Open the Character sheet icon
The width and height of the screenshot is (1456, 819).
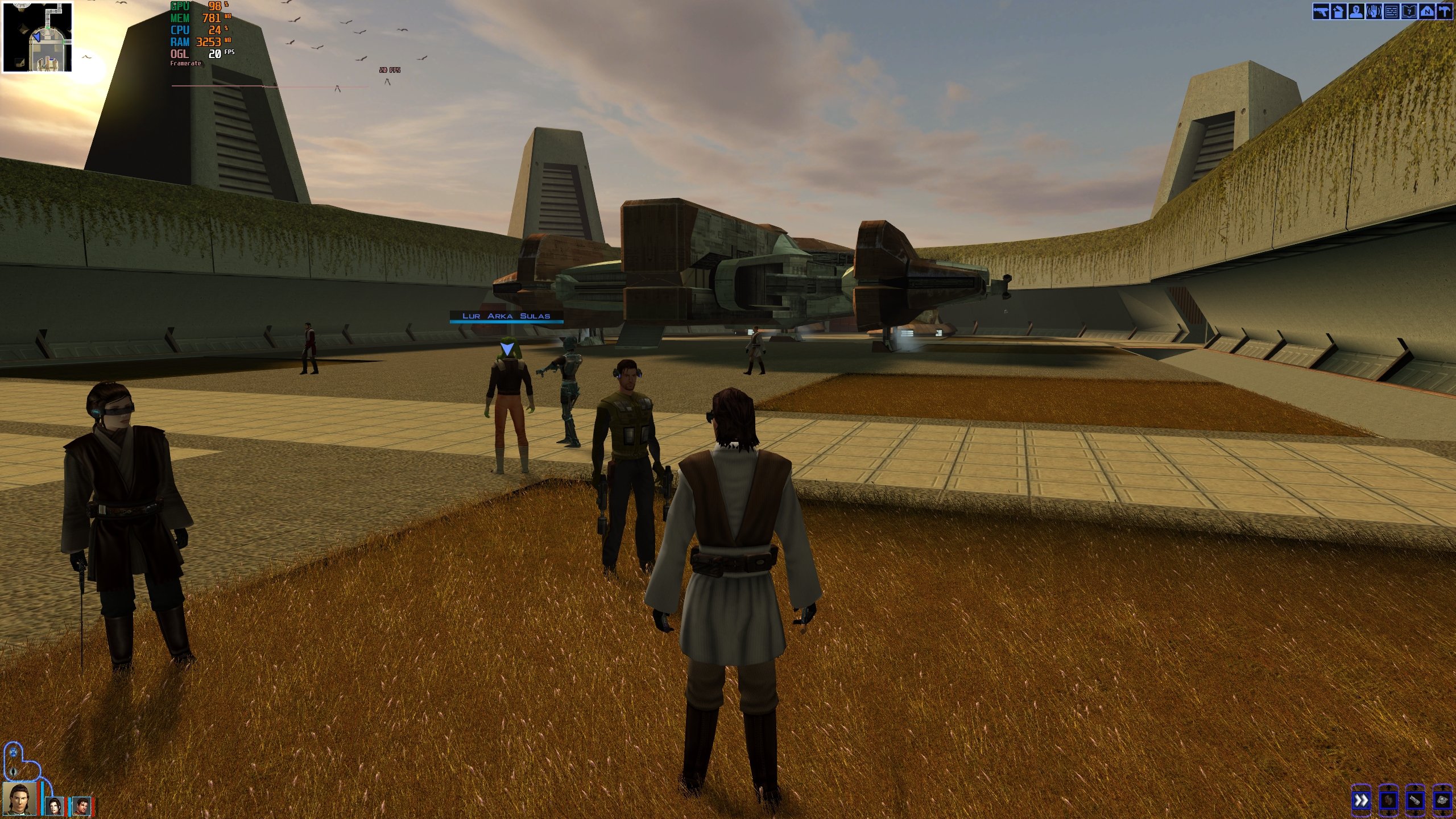1356,11
